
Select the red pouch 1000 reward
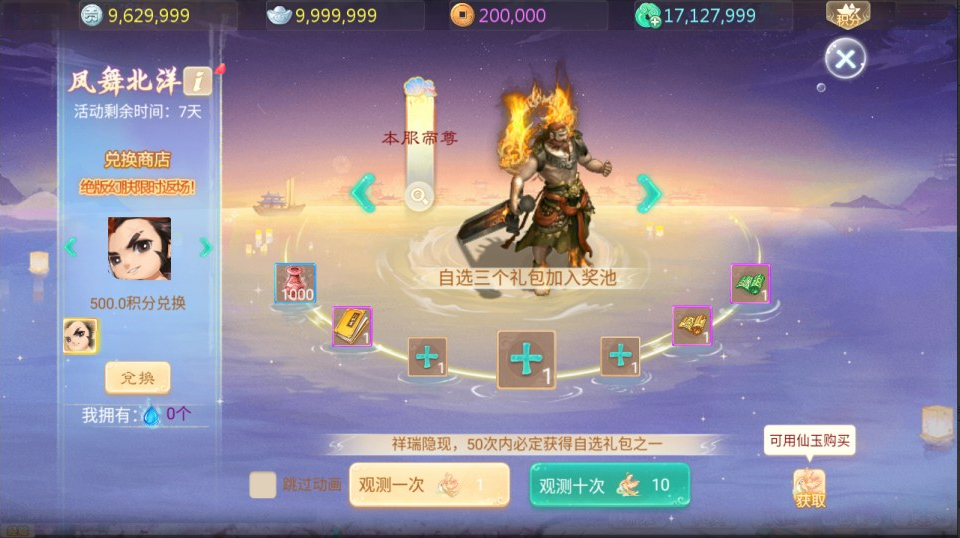(x=295, y=283)
